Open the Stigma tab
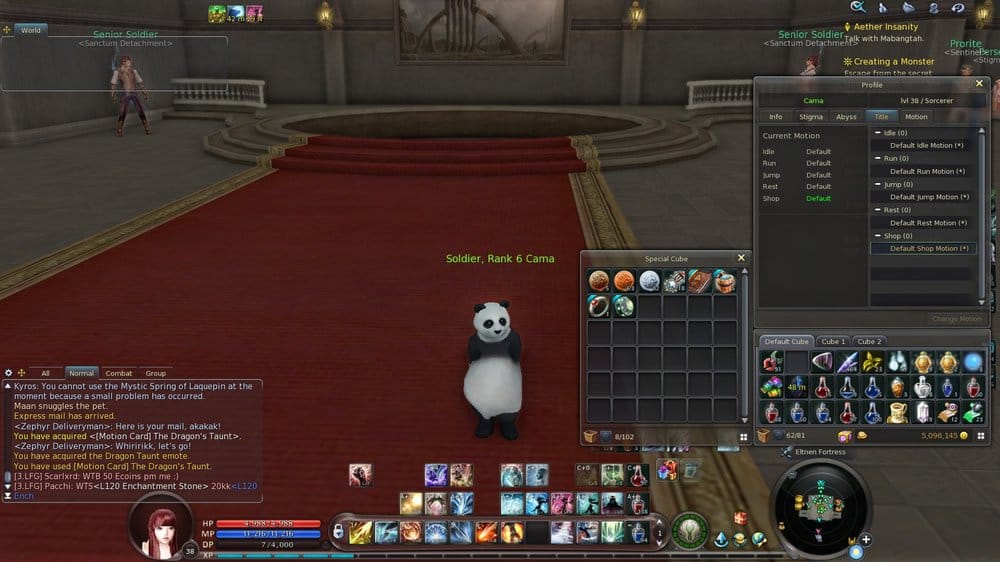 coord(811,117)
